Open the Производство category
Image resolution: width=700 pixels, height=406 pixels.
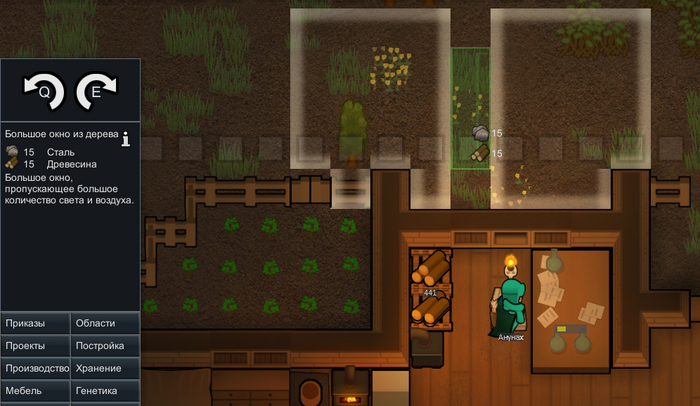pyautogui.click(x=35, y=368)
